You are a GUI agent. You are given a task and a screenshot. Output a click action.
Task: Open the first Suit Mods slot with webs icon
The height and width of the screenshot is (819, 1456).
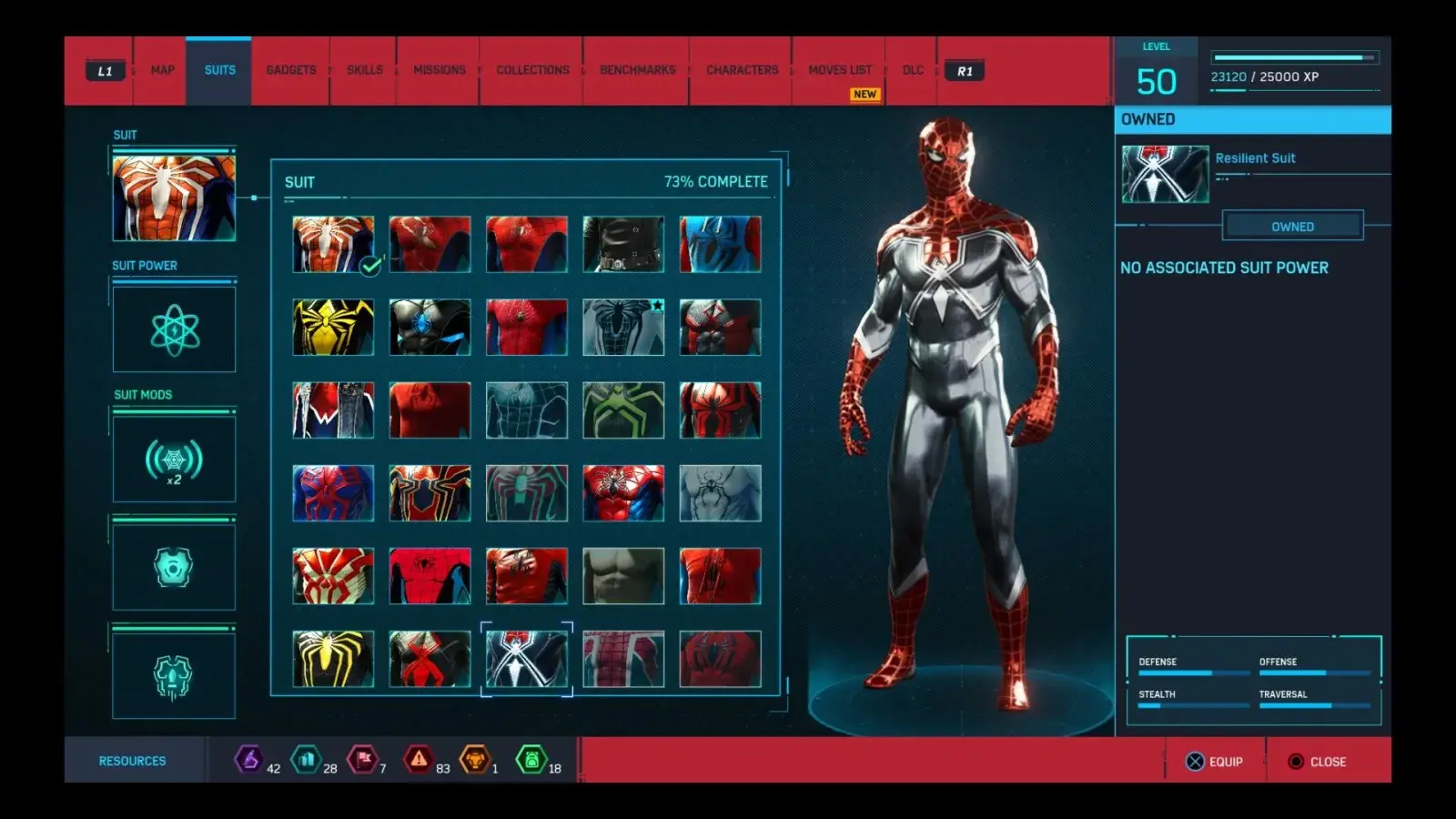point(174,459)
